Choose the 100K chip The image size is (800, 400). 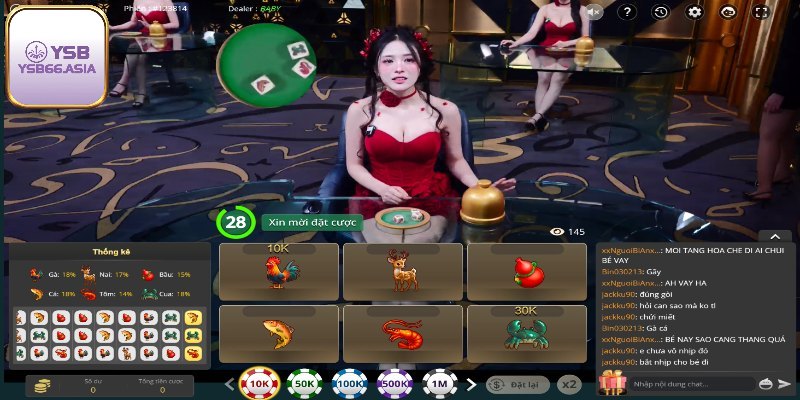click(350, 383)
